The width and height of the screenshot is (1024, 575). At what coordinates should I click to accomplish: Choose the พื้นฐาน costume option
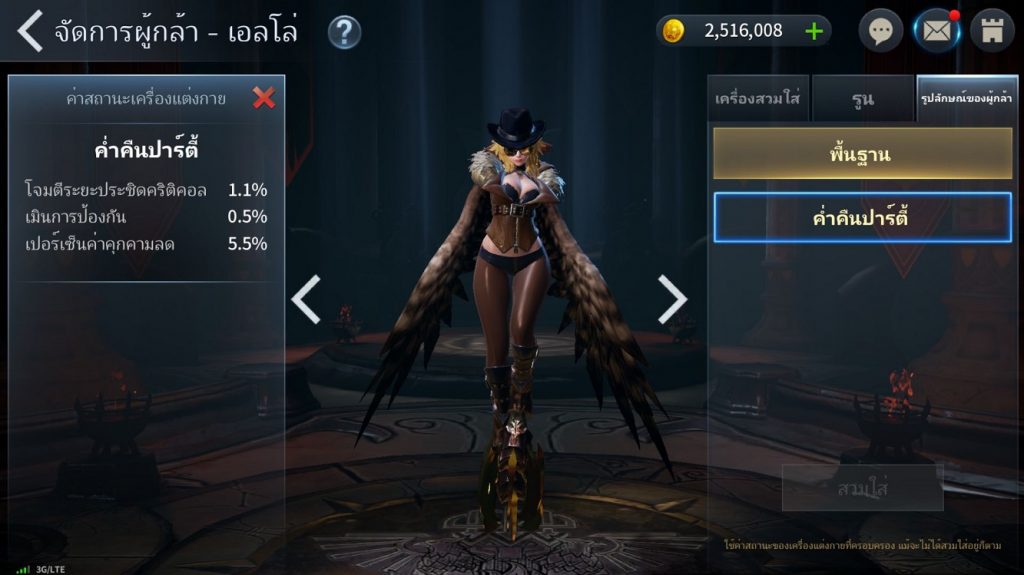[862, 155]
